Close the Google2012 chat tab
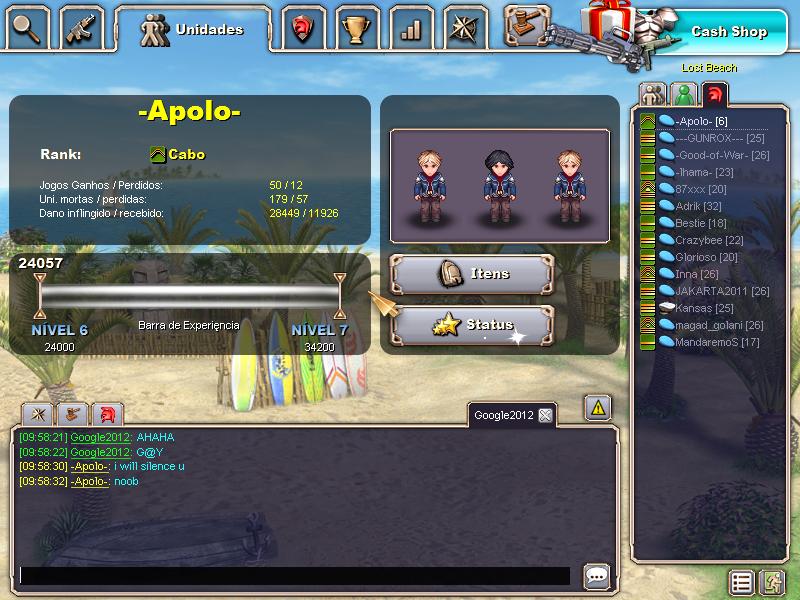The image size is (800, 600). [x=545, y=415]
